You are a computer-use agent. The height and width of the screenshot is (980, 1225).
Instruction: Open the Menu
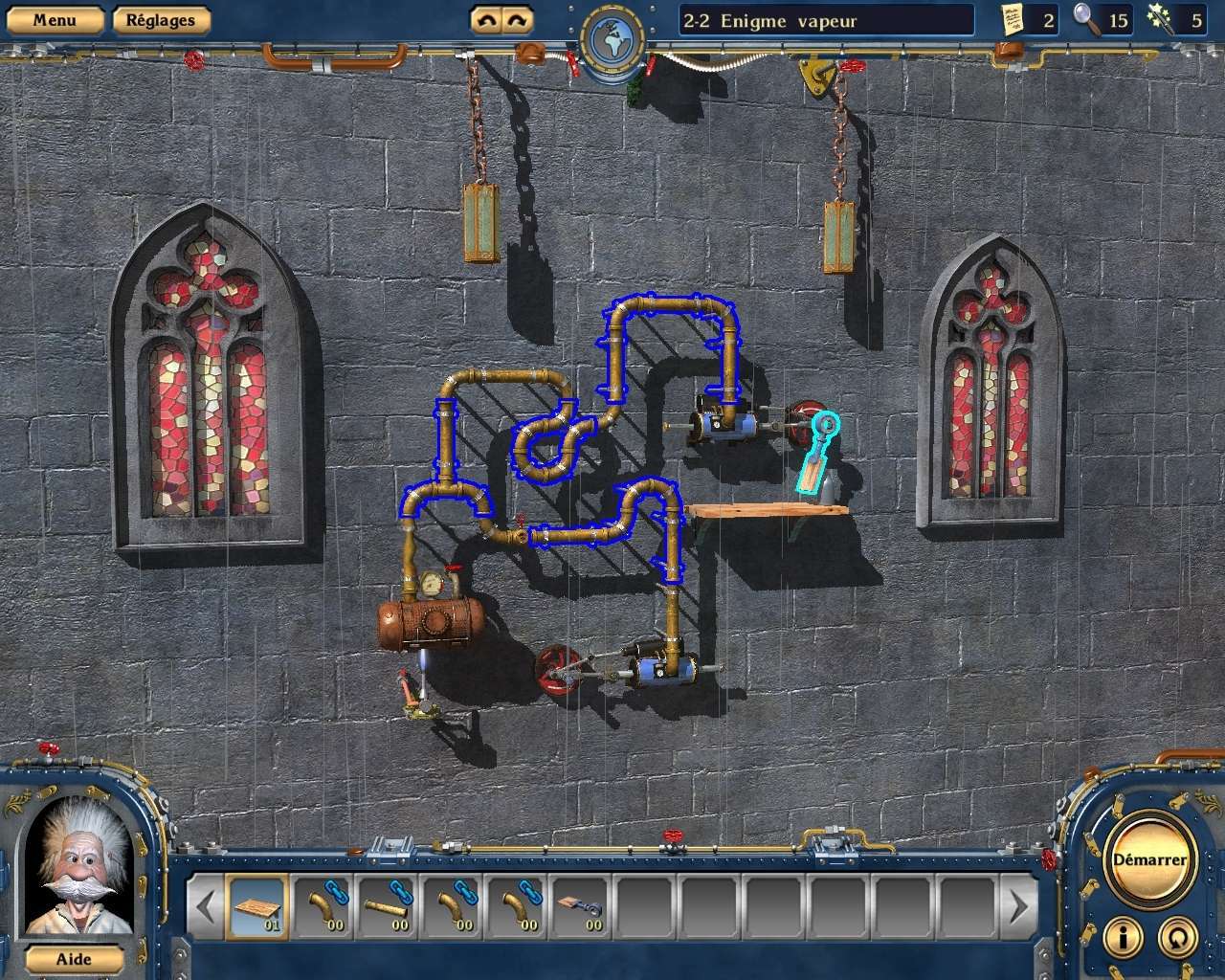tap(55, 18)
